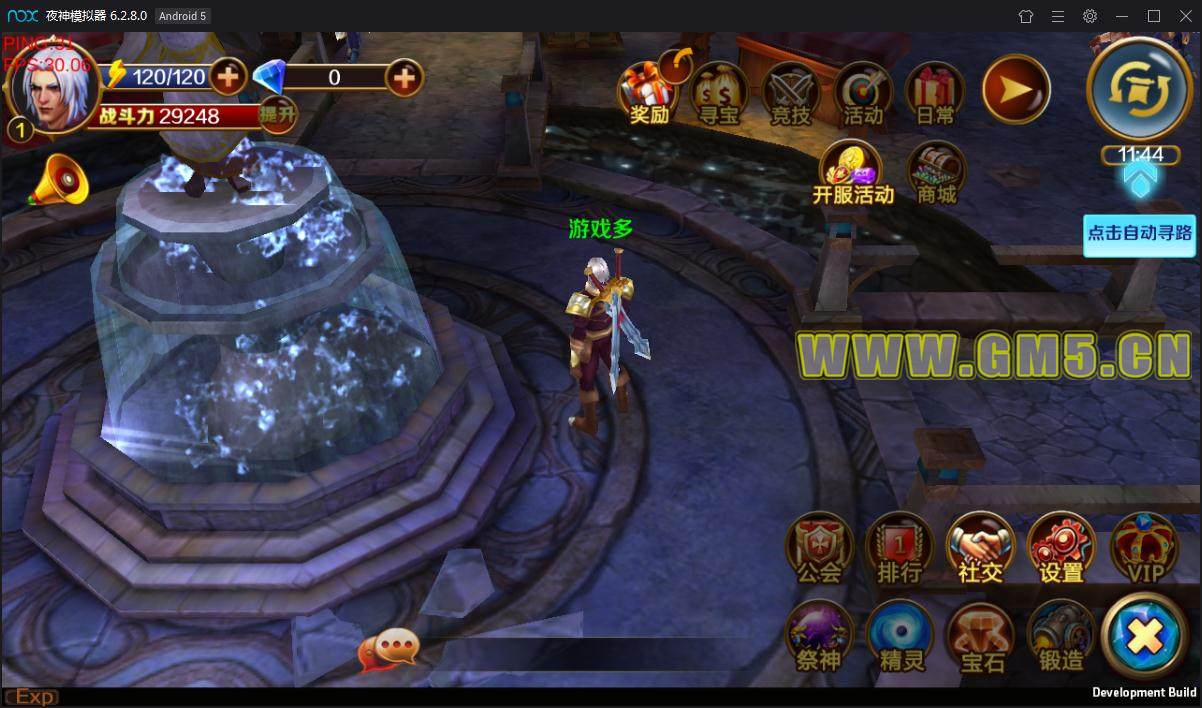The height and width of the screenshot is (708, 1202).
Task: Show the 排行 ranking board
Action: pos(899,549)
